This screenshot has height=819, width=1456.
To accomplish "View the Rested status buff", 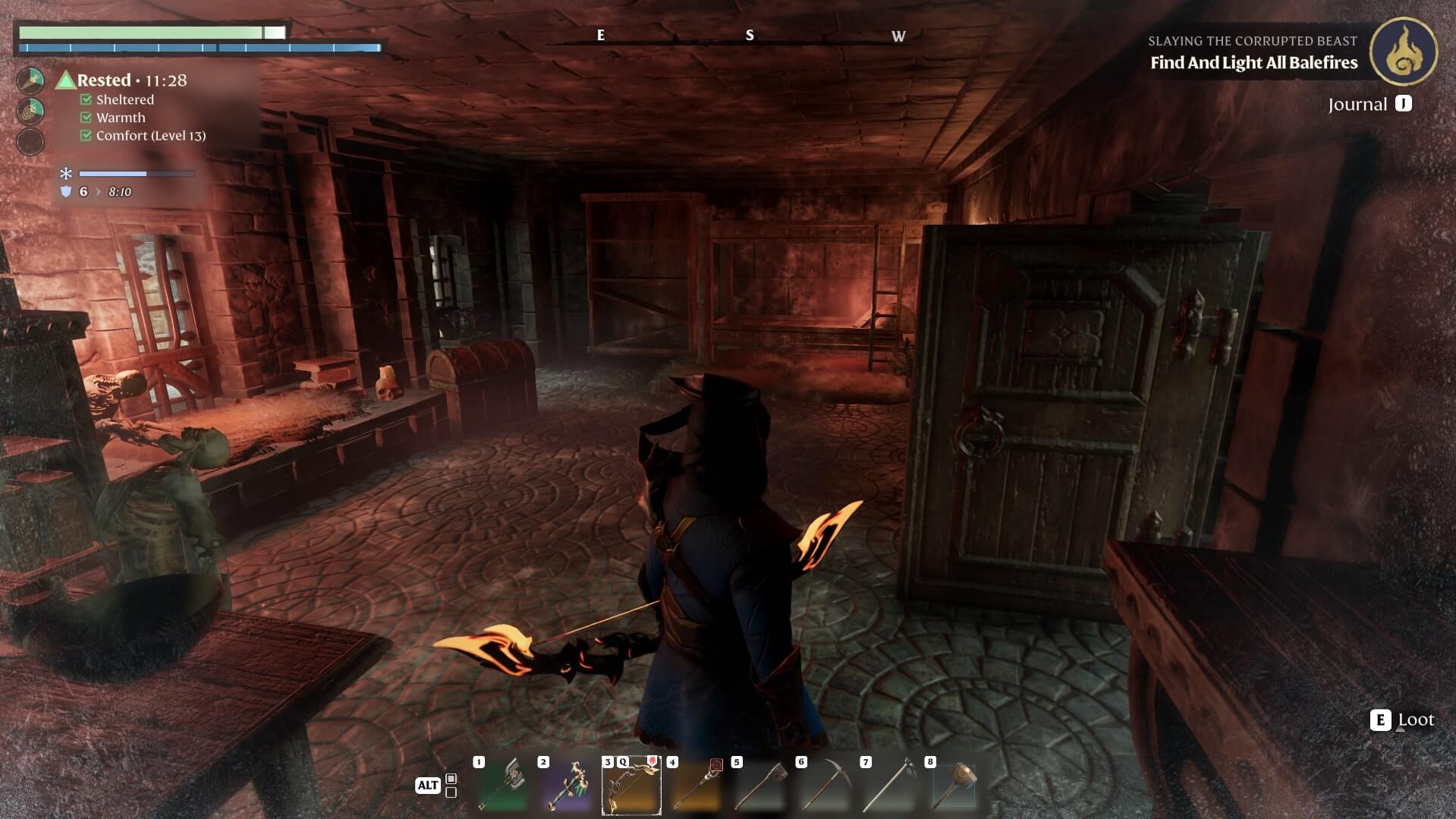I will [103, 80].
